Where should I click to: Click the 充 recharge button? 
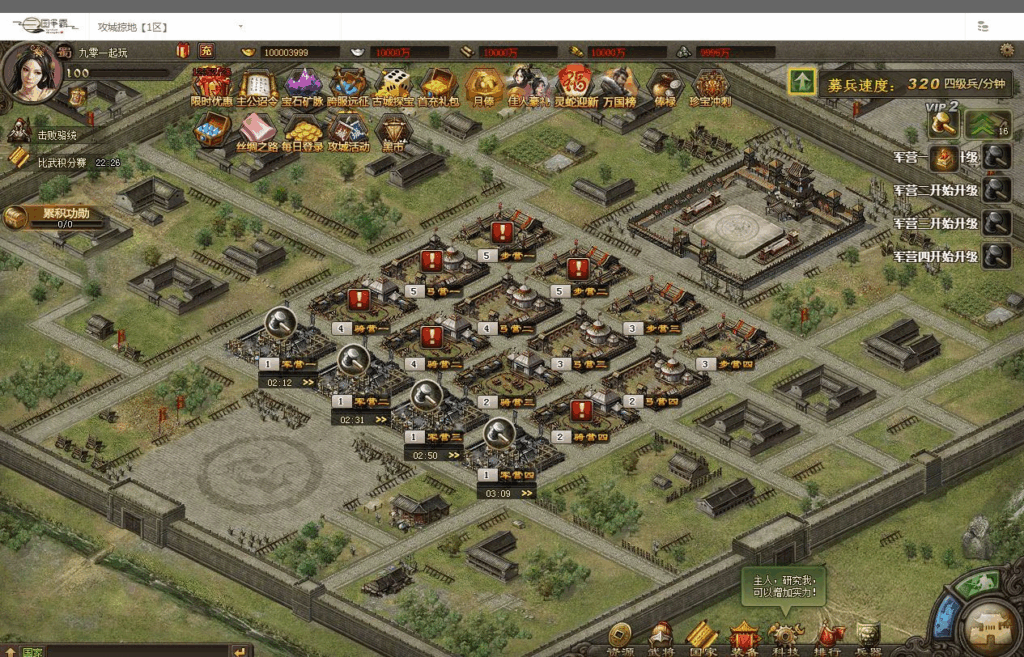(206, 51)
